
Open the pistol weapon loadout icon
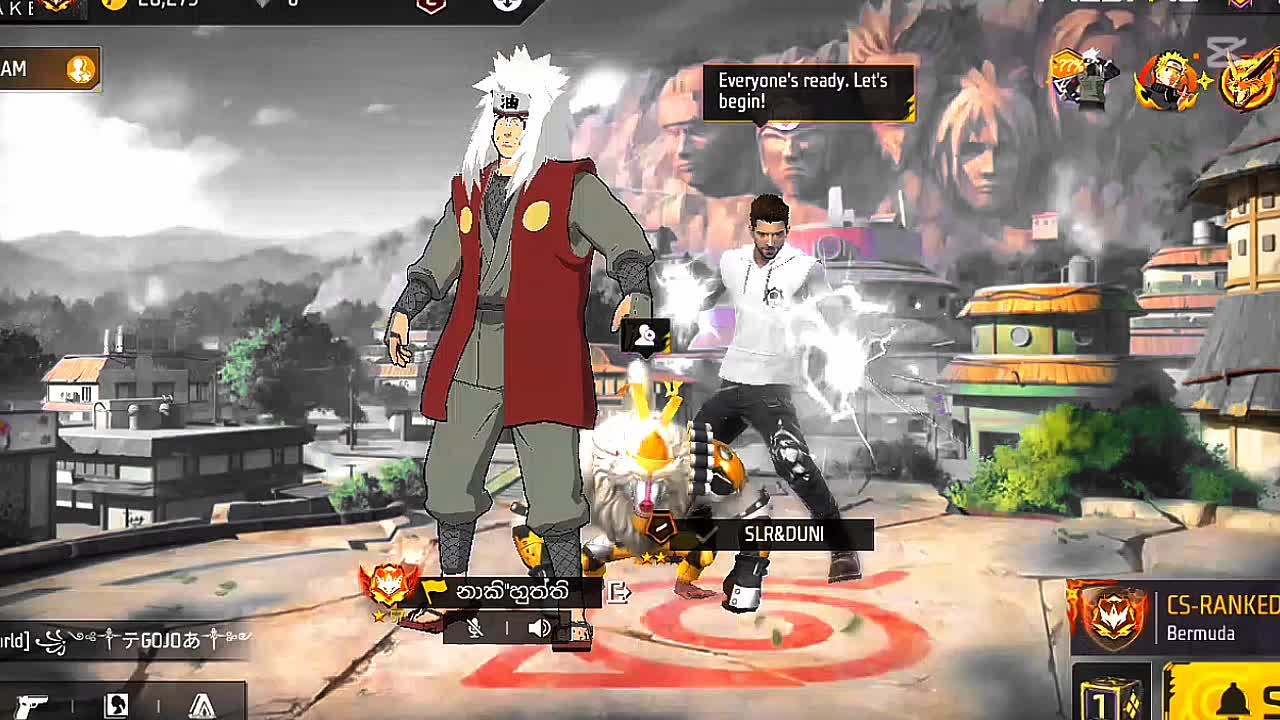pos(32,704)
